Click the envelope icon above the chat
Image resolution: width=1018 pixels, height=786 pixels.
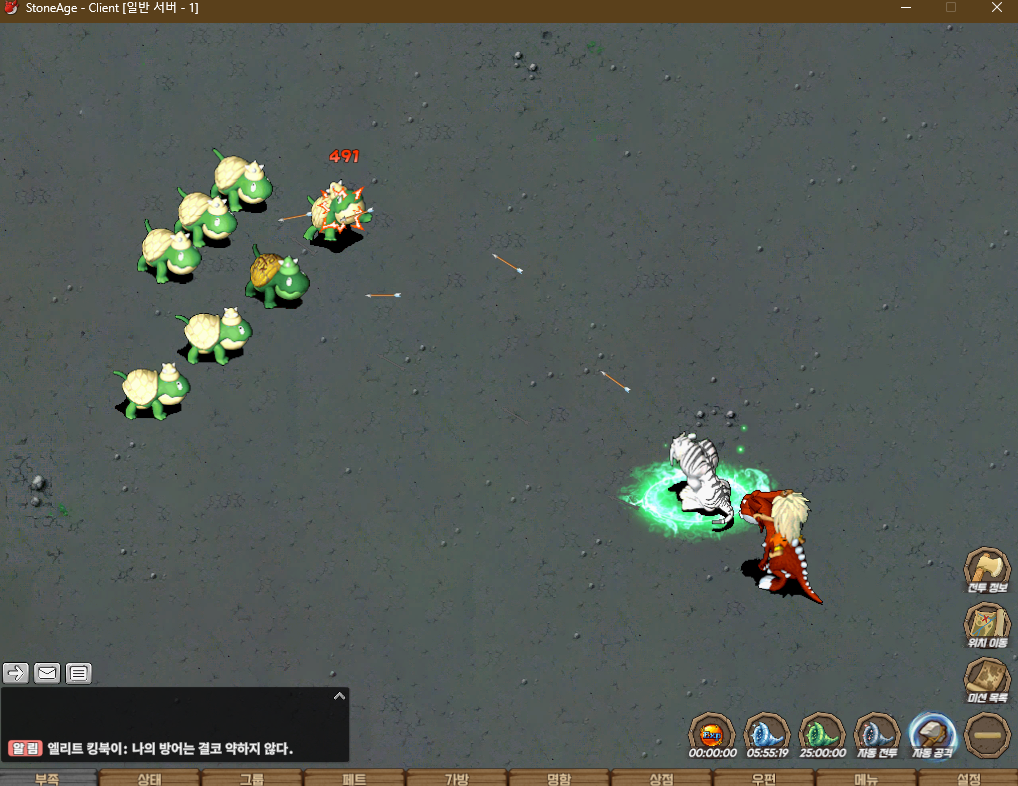[x=47, y=673]
